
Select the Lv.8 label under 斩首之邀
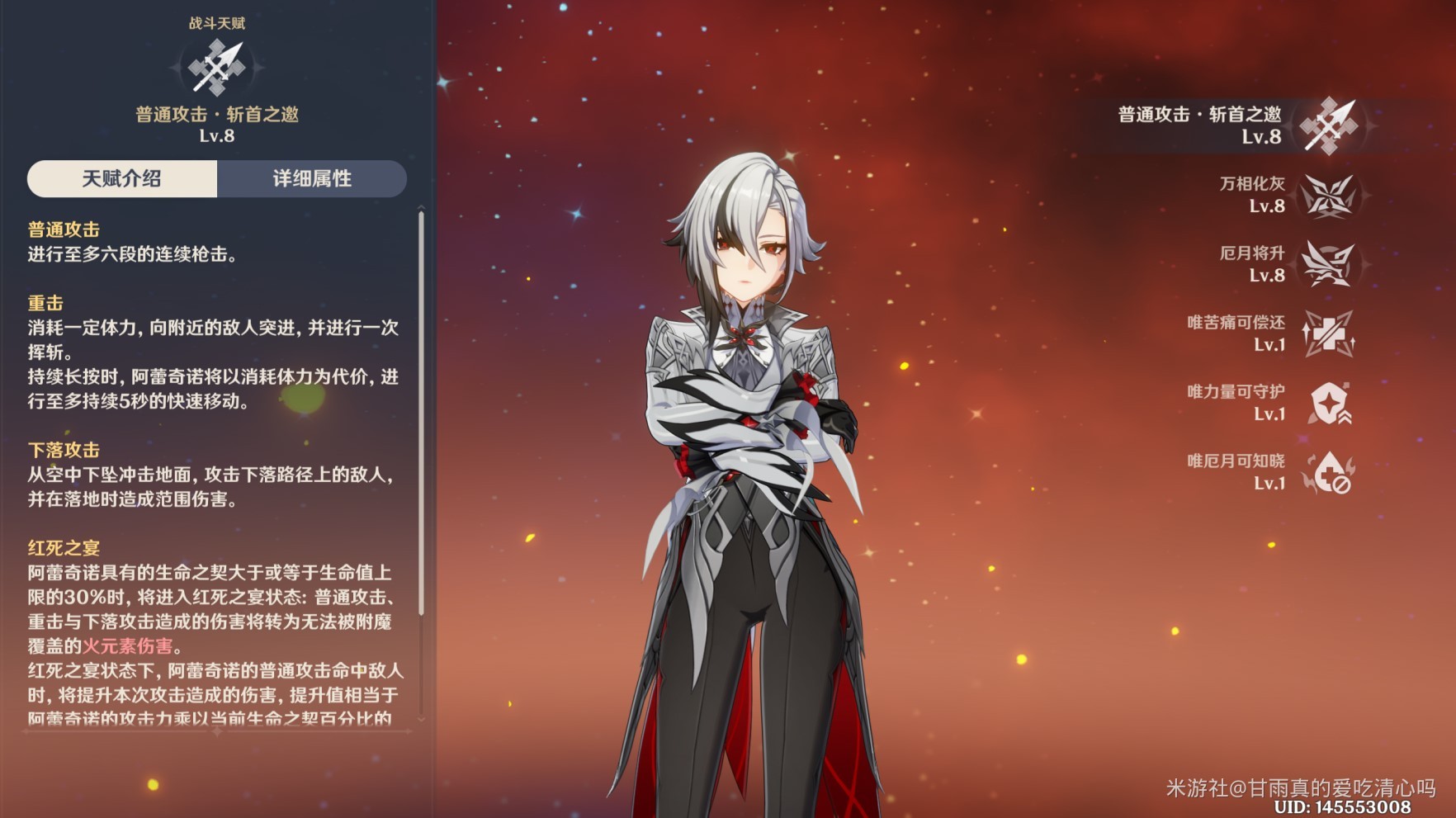pyautogui.click(x=217, y=137)
